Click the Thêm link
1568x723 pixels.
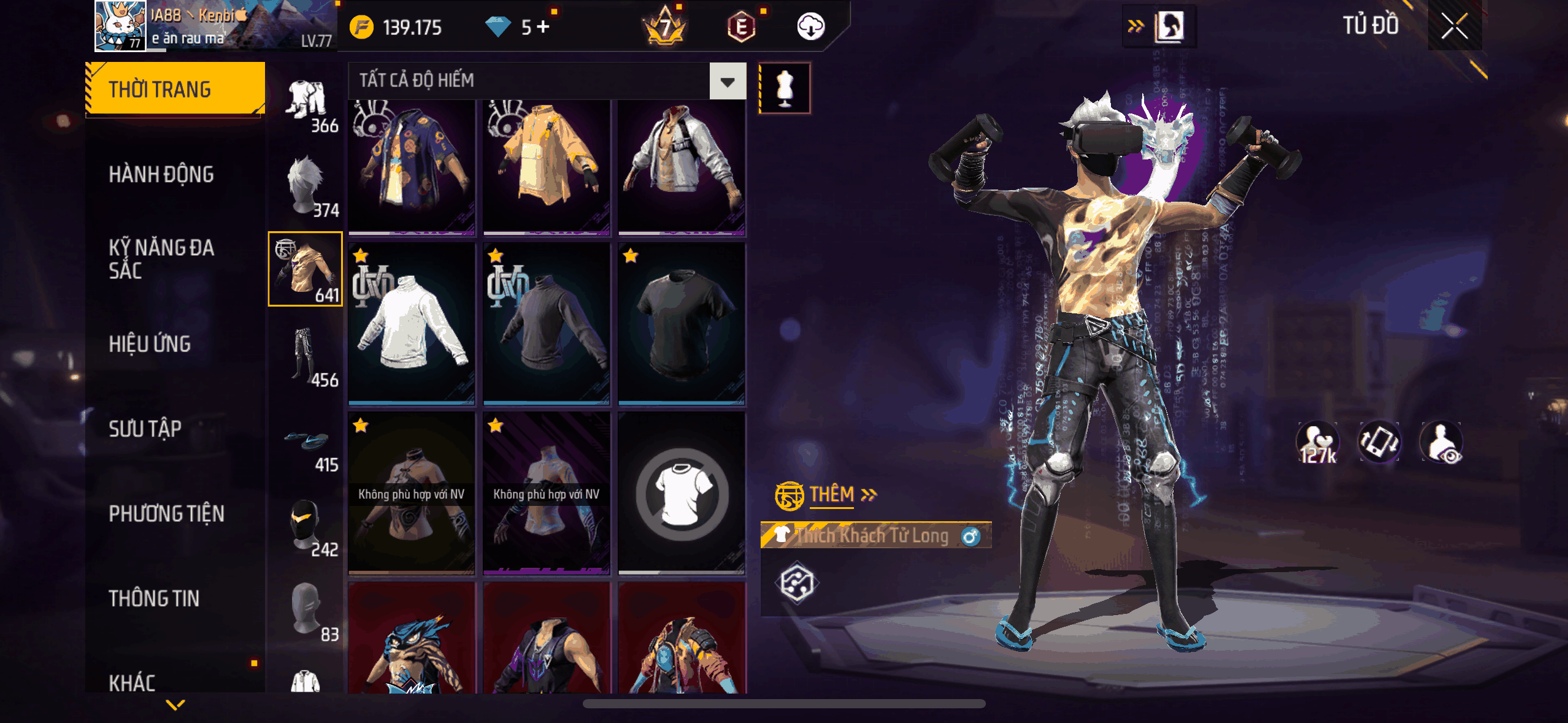point(832,494)
